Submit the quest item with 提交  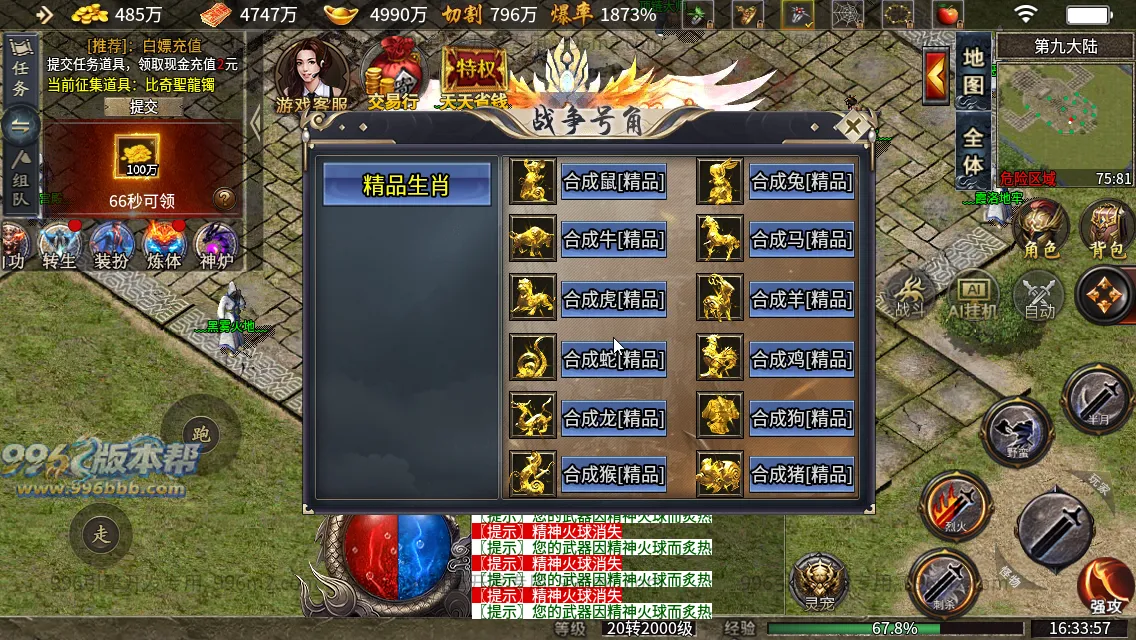144,107
